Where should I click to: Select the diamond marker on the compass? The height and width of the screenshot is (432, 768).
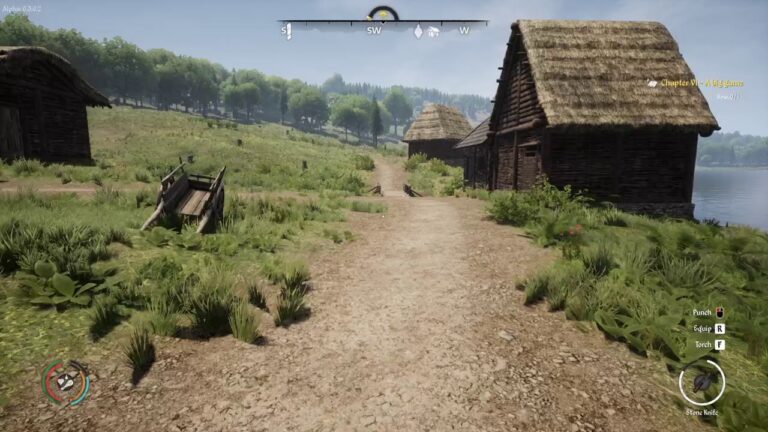pyautogui.click(x=418, y=31)
